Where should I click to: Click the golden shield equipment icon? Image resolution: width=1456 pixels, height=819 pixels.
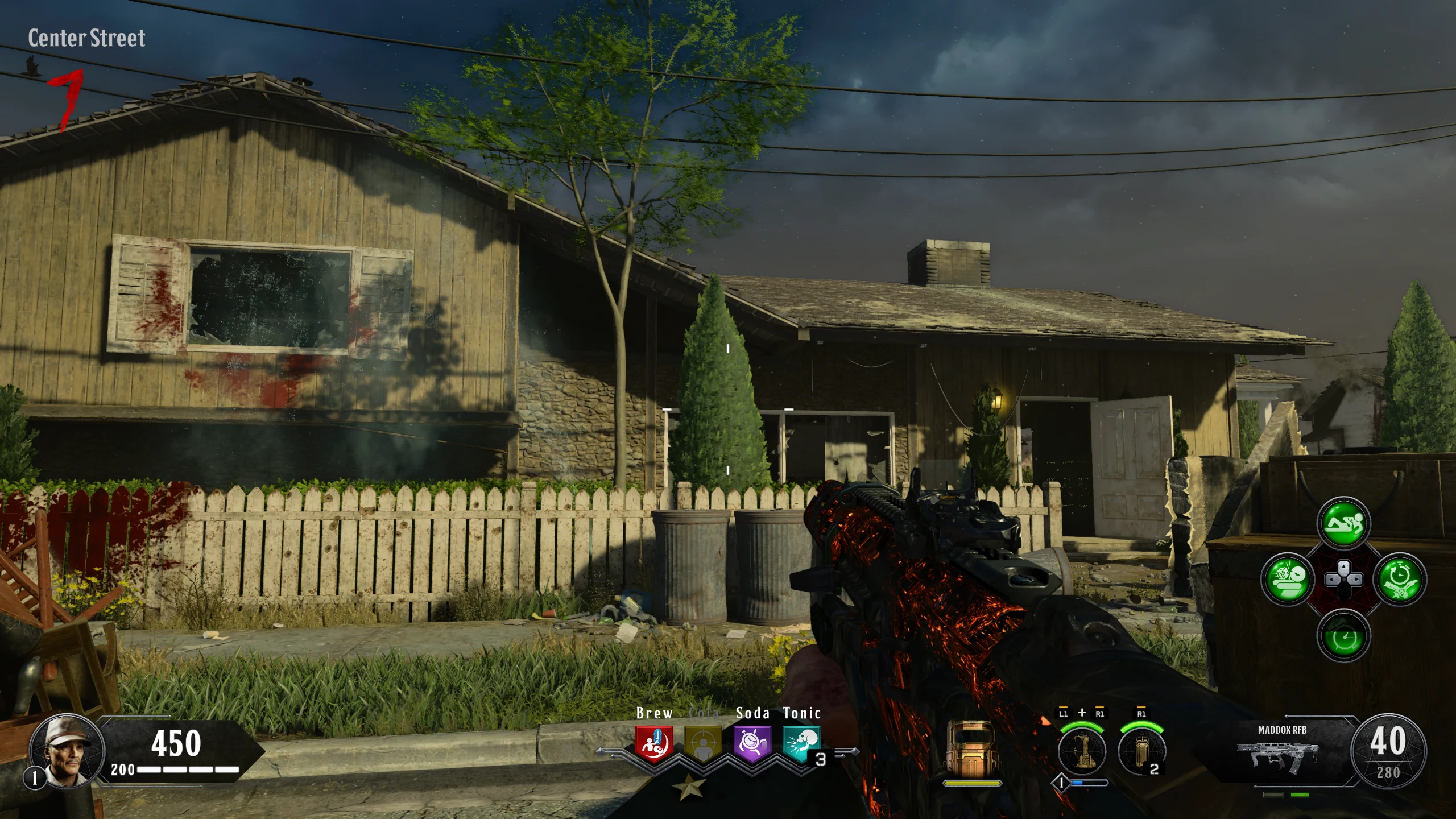pos(972,749)
